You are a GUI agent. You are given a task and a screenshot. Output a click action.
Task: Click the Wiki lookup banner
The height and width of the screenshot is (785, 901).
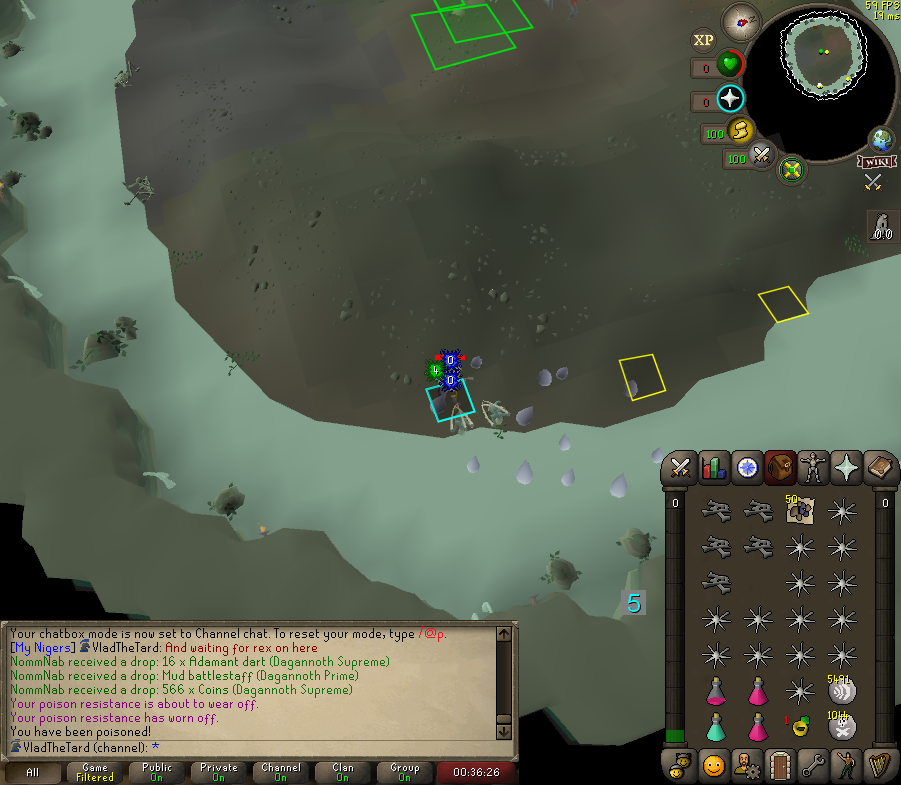(874, 161)
